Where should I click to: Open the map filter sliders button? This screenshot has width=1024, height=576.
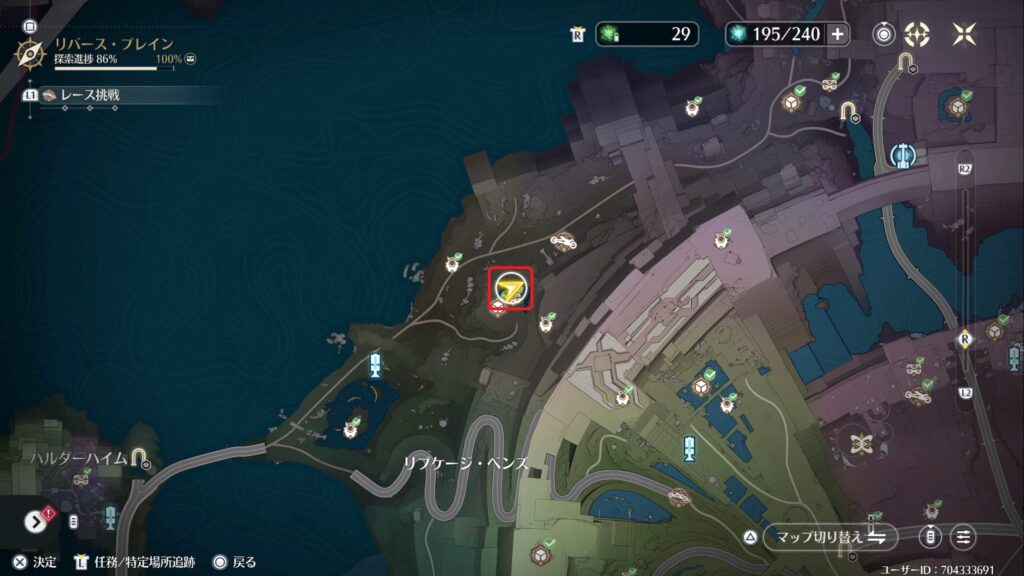point(963,536)
